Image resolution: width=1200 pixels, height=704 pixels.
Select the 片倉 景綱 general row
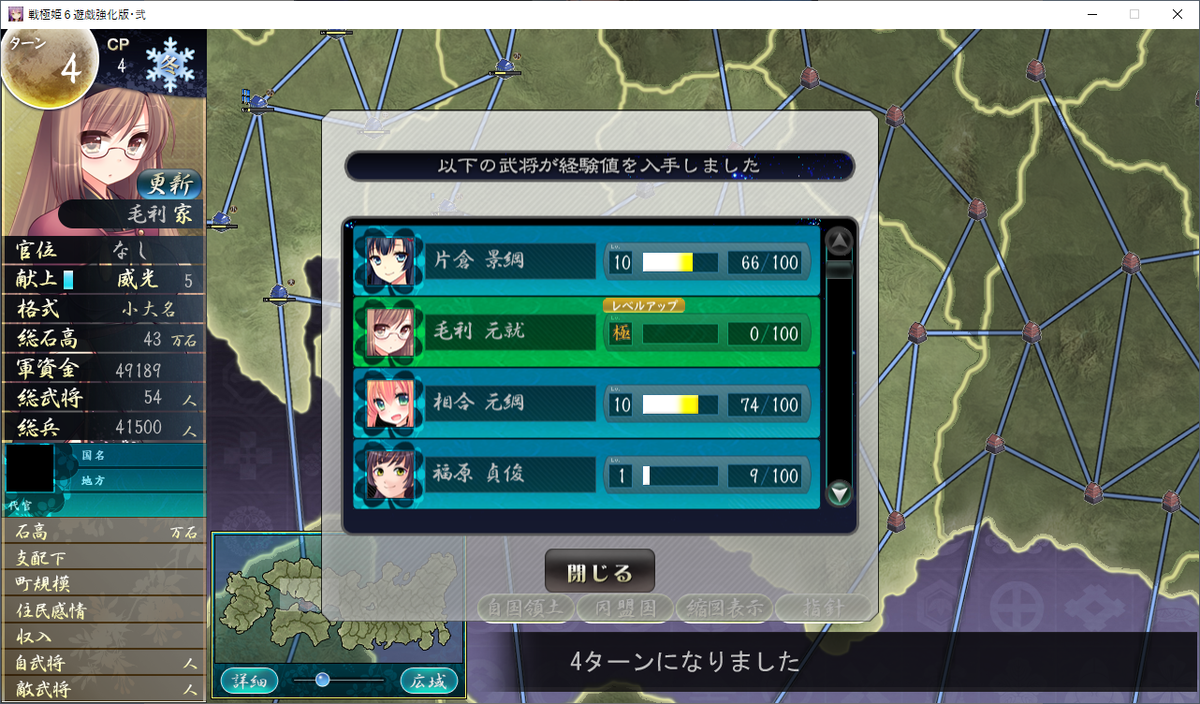[x=586, y=262]
